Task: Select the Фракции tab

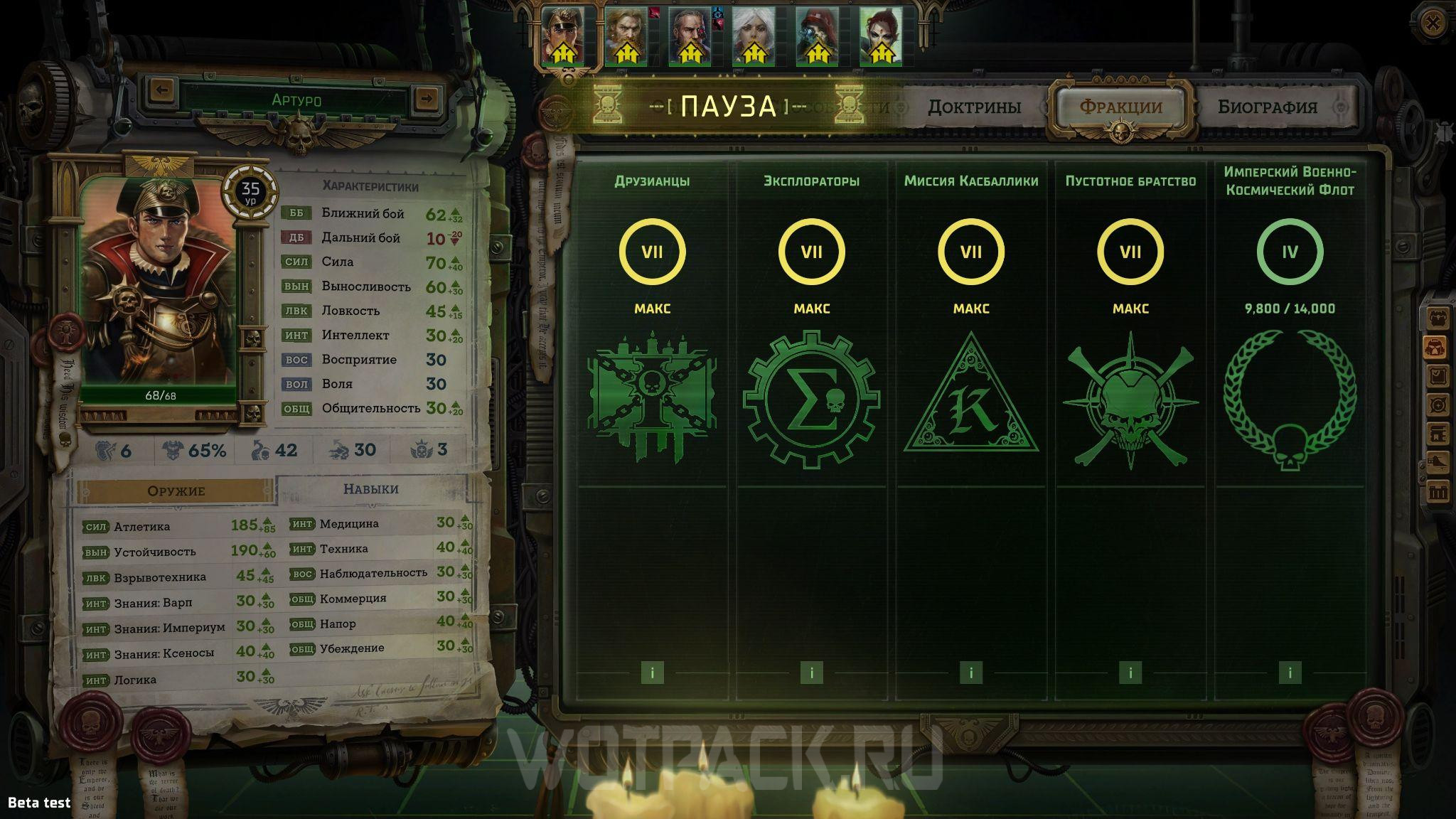Action: (x=1121, y=107)
